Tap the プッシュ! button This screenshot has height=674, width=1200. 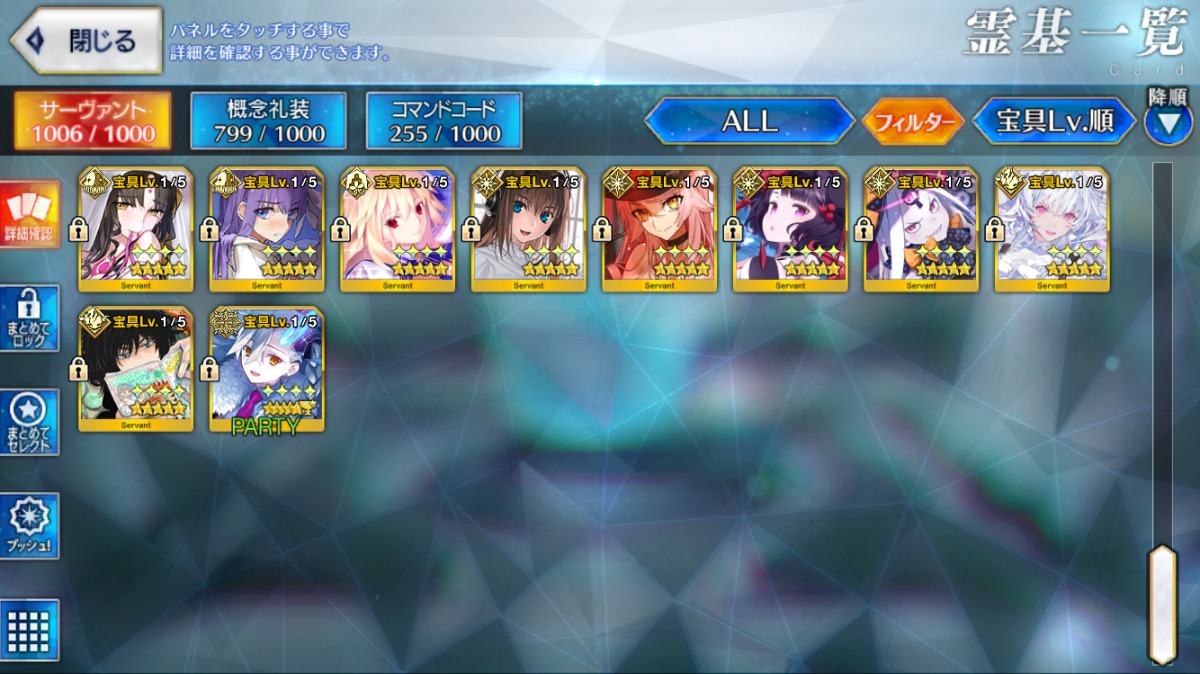[x=31, y=526]
